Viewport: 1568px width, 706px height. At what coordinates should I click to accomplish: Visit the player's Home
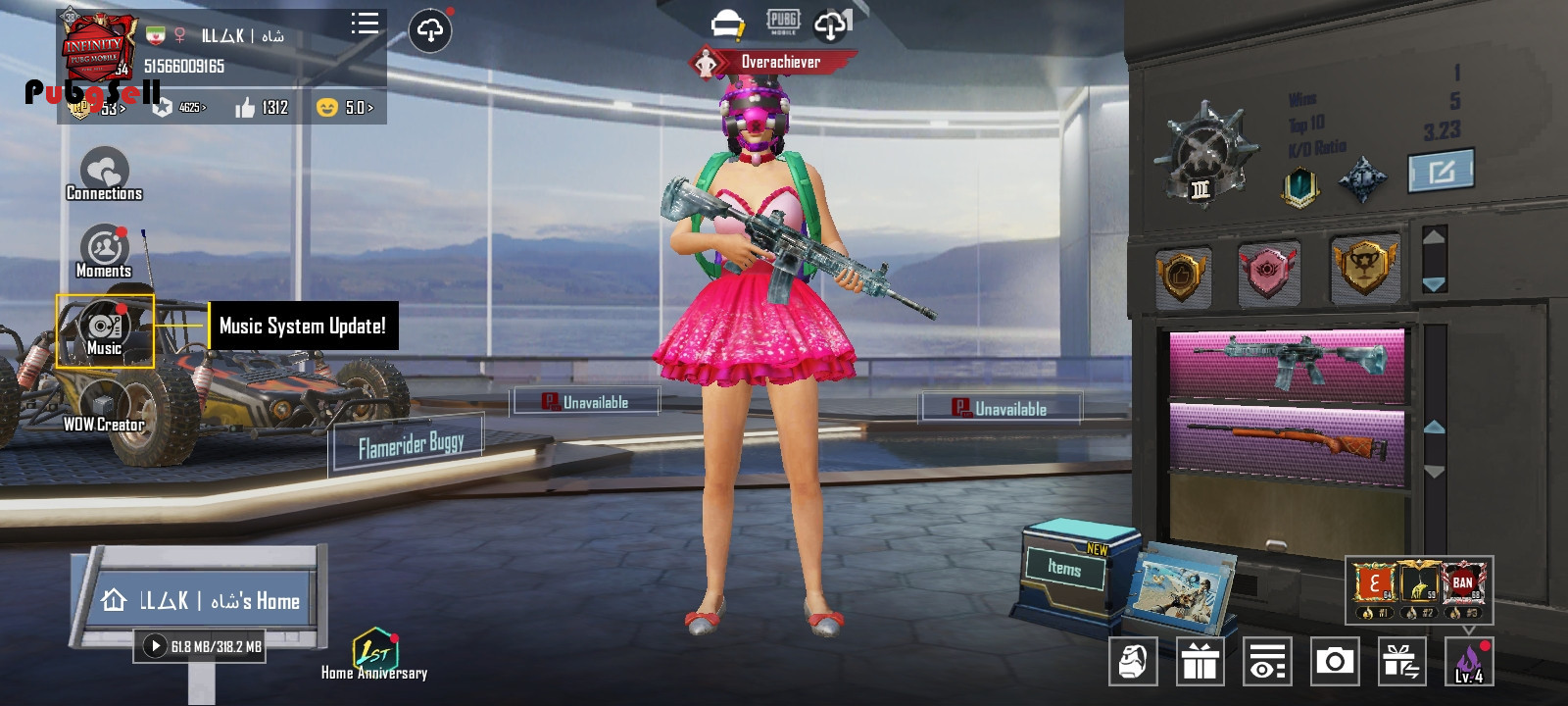click(202, 600)
